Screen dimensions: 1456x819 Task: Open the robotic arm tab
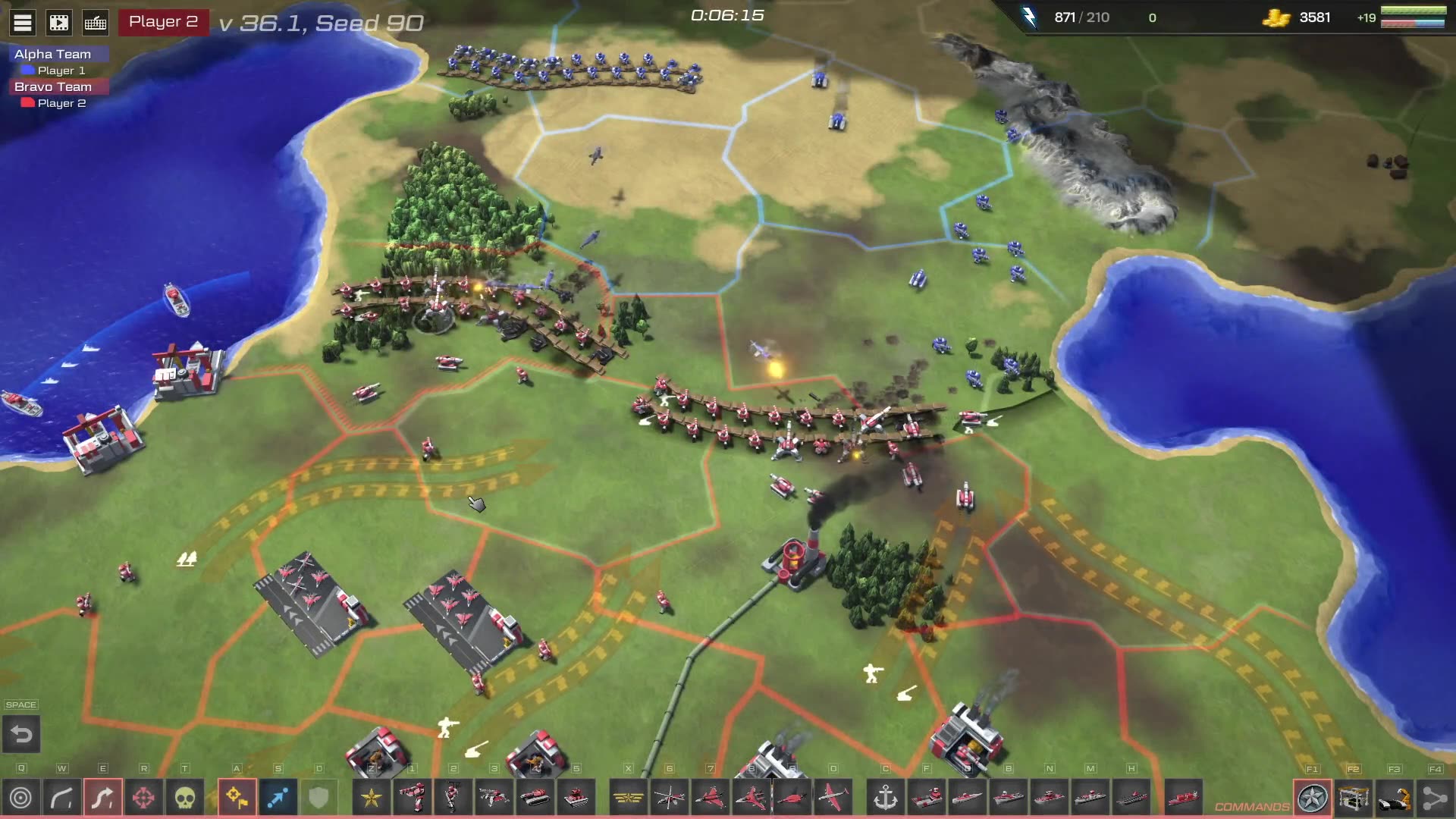pyautogui.click(x=1394, y=798)
